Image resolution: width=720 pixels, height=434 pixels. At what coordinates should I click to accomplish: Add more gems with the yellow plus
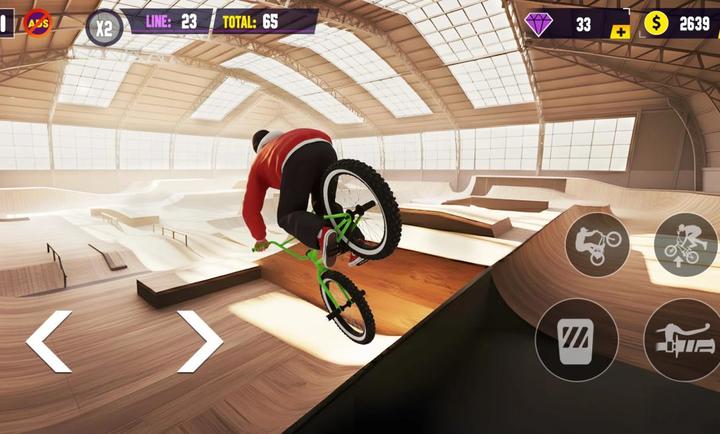click(621, 32)
